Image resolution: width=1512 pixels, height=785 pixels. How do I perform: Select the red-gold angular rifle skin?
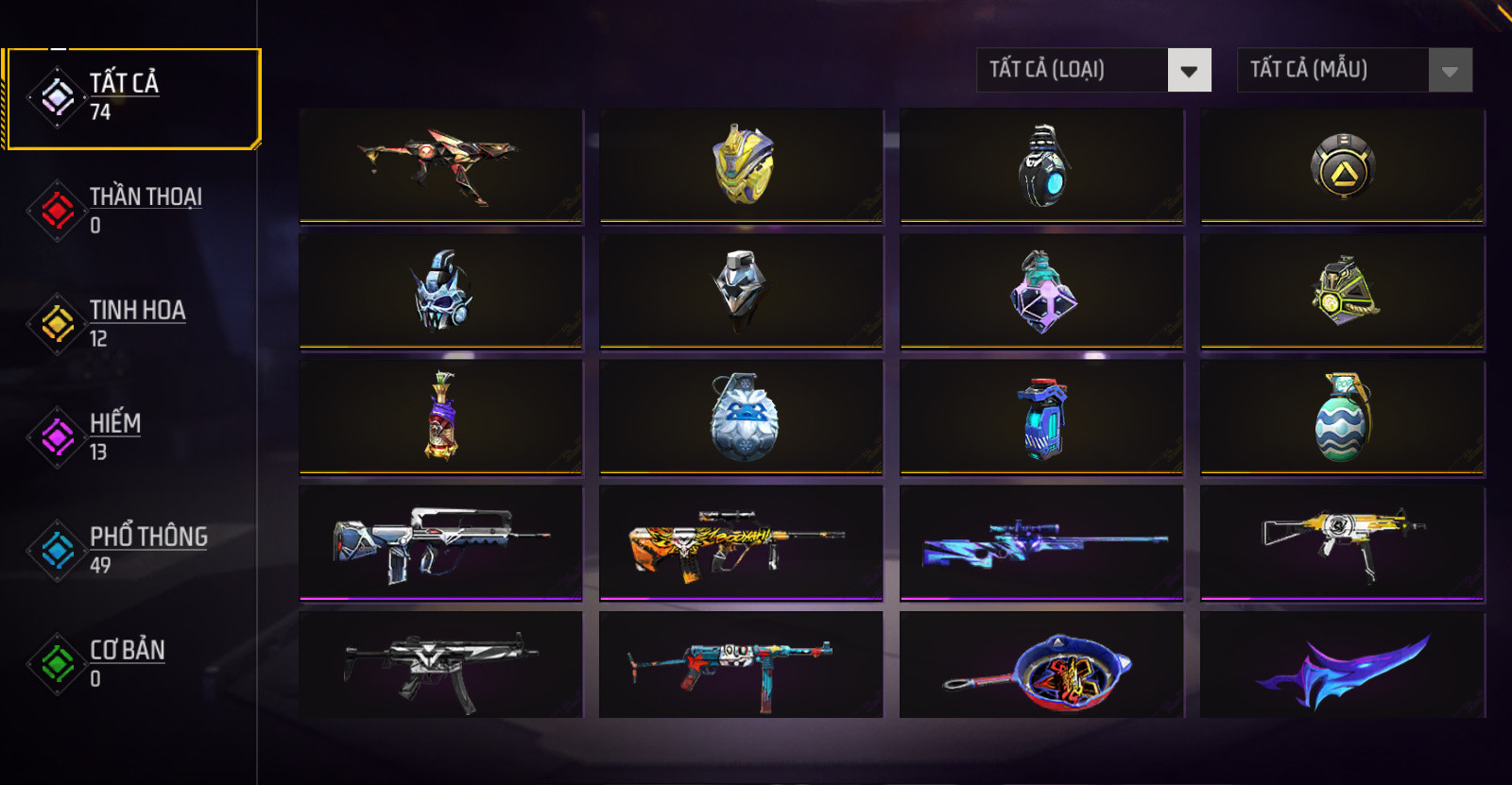[x=440, y=165]
